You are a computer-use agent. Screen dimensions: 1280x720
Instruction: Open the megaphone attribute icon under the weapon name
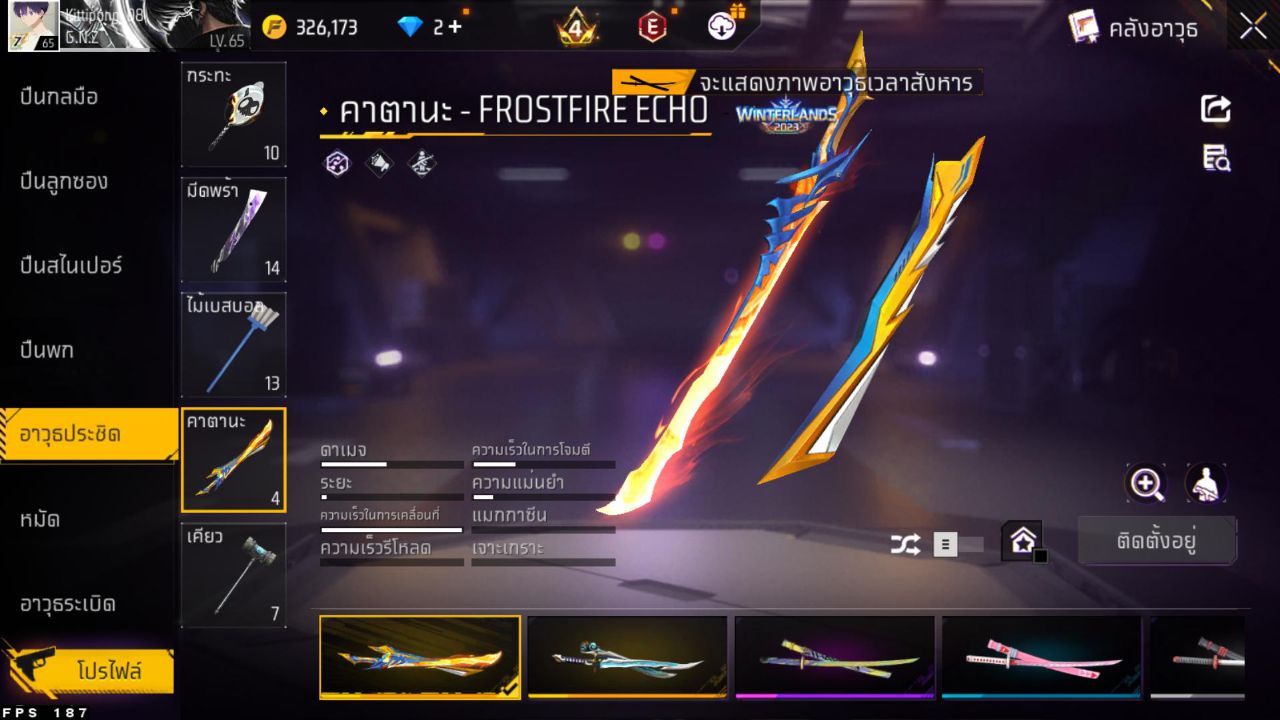(380, 164)
